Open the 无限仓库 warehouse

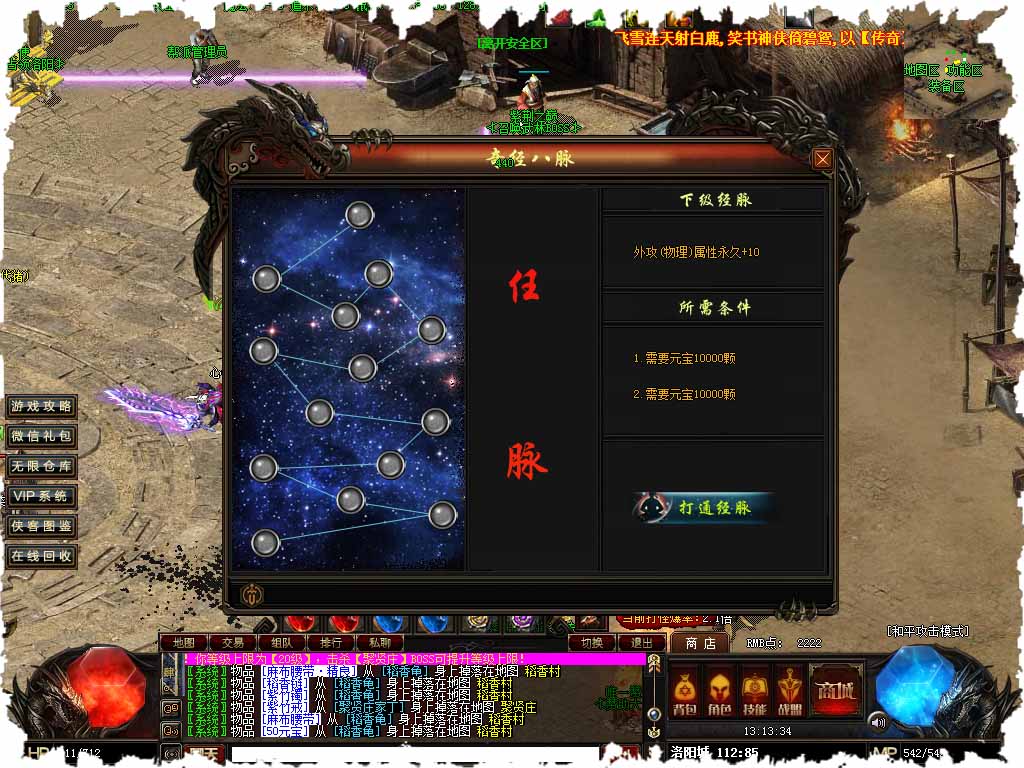(41, 466)
